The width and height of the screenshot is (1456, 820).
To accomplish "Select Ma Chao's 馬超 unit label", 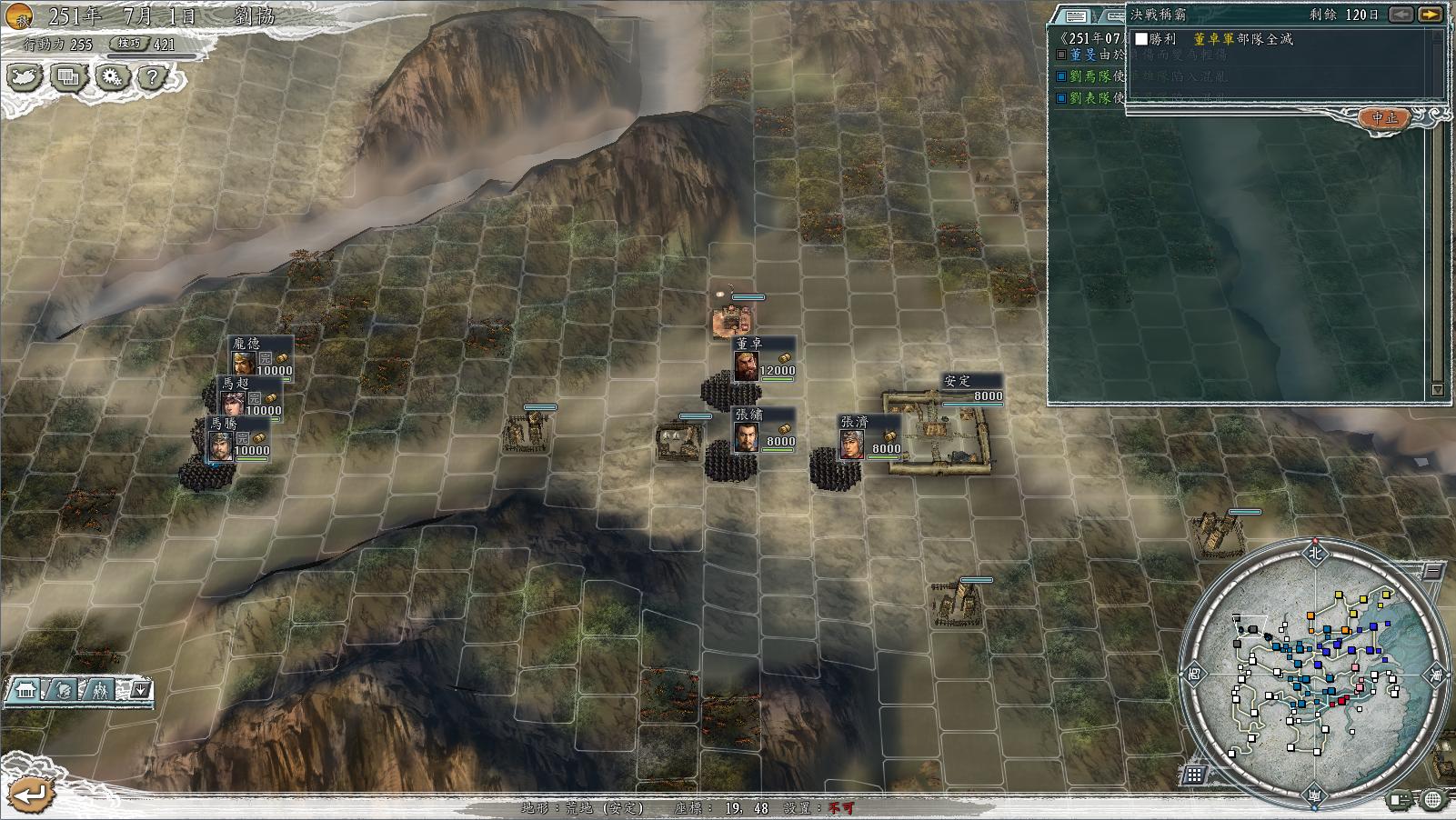I will coord(236,384).
